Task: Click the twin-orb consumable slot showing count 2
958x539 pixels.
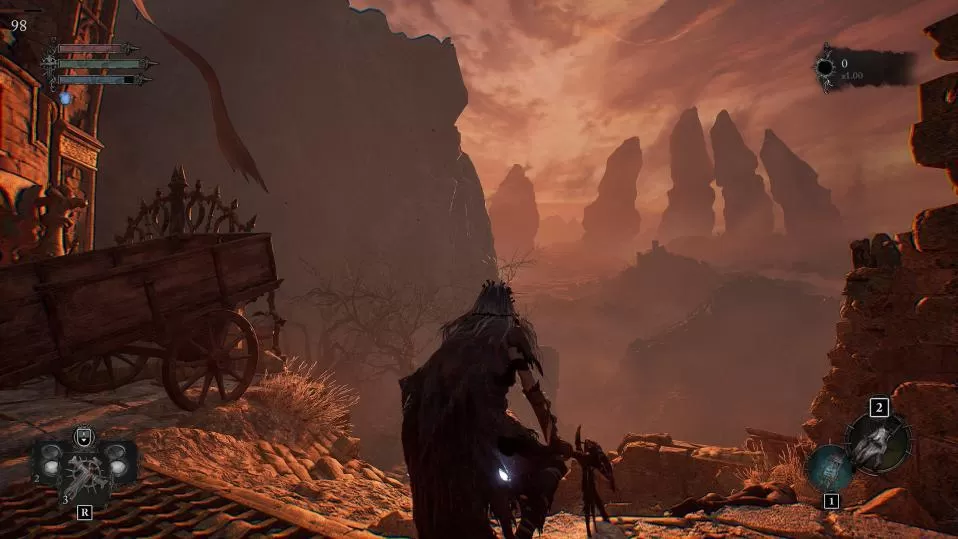Action: coord(48,462)
